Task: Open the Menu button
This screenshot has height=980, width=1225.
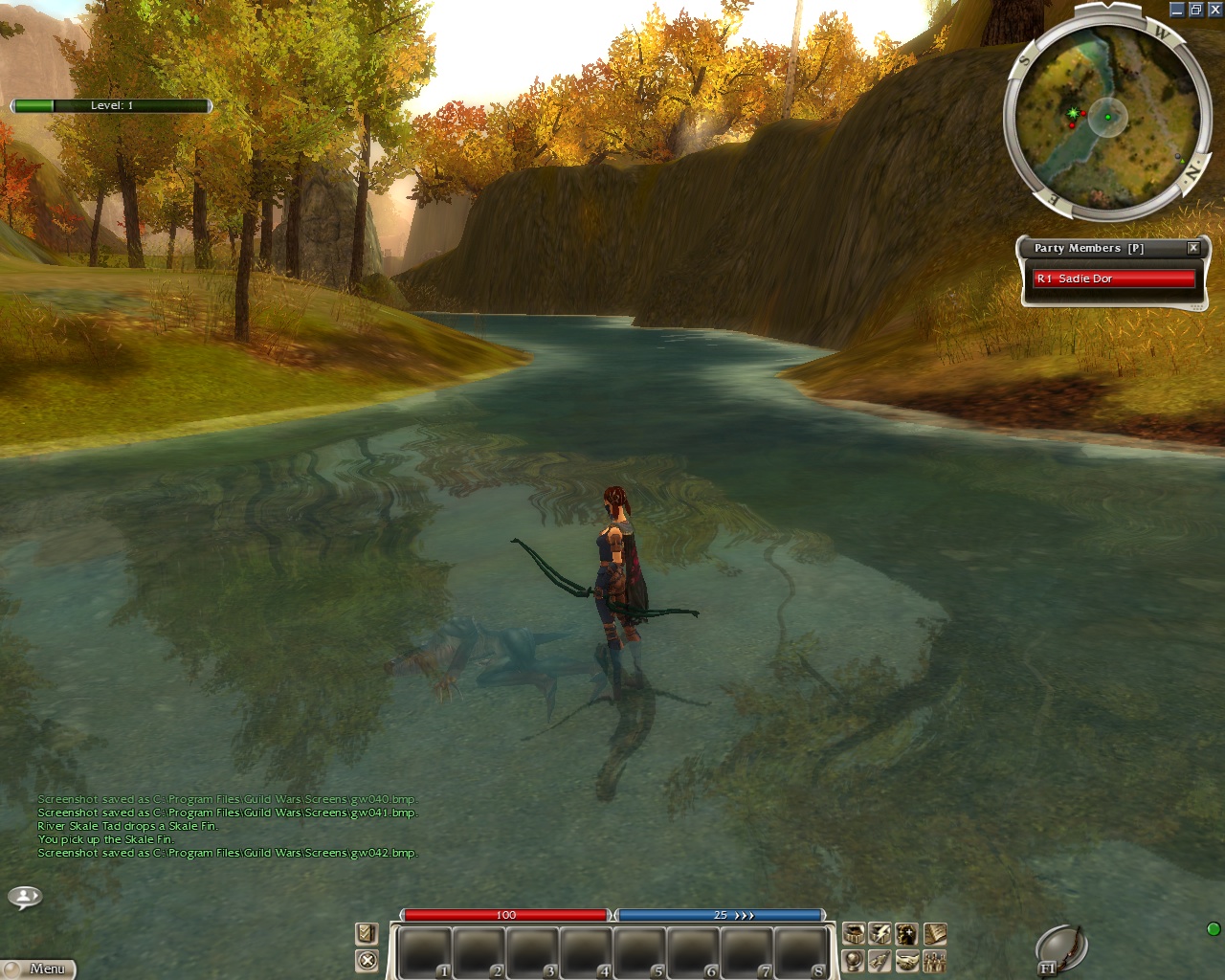Action: (x=40, y=969)
